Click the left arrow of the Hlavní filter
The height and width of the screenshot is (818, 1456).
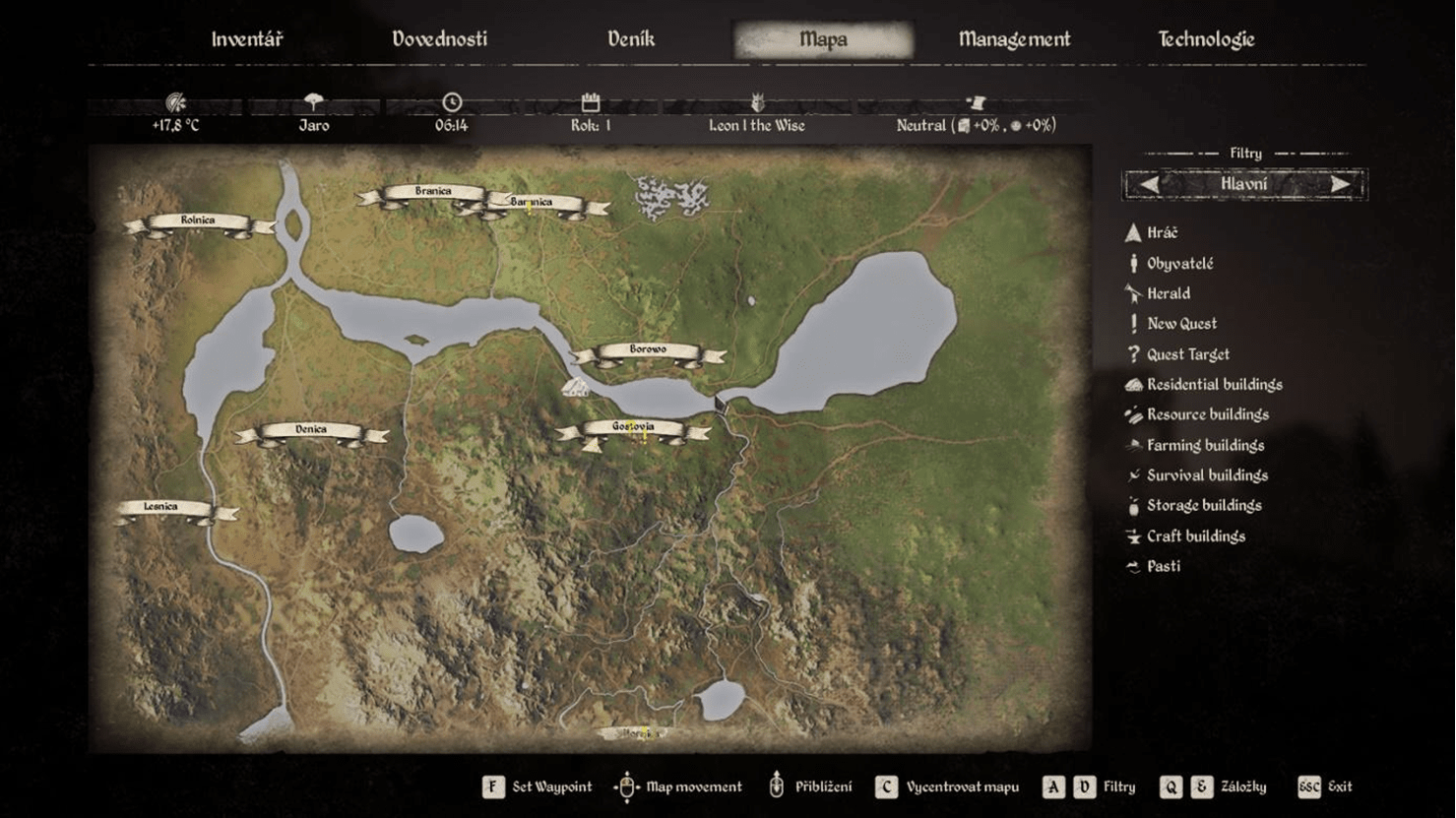click(1149, 184)
